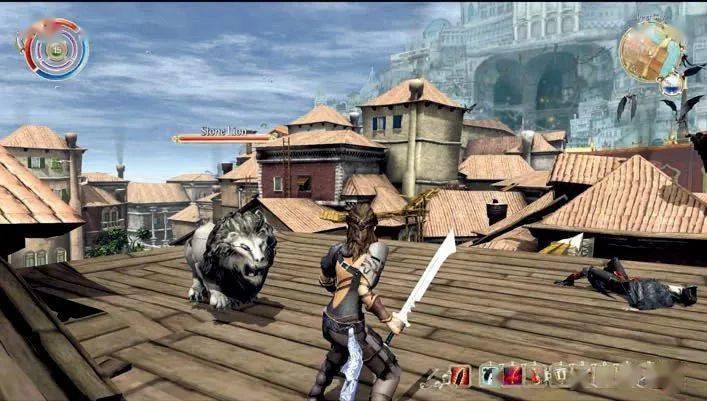The width and height of the screenshot is (707, 401).
Task: Trigger the crimson and purple skill icon
Action: pyautogui.click(x=511, y=376)
